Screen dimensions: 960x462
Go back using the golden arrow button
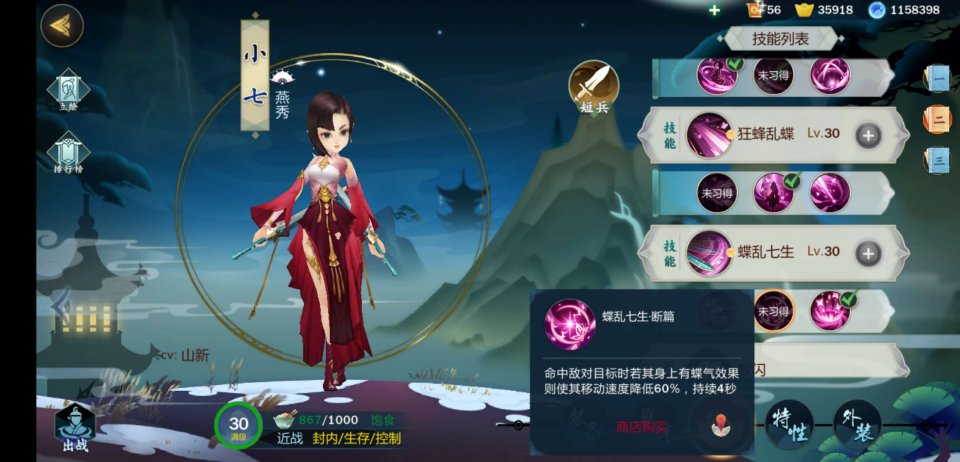click(x=62, y=26)
